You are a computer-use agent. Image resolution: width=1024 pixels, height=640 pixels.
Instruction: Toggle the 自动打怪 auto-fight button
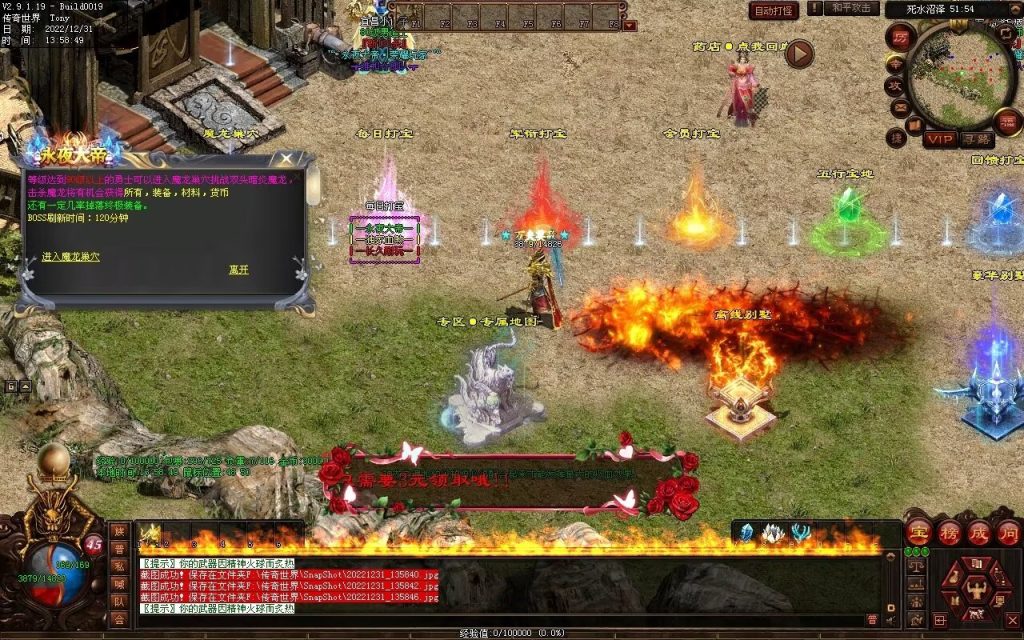pyautogui.click(x=773, y=11)
